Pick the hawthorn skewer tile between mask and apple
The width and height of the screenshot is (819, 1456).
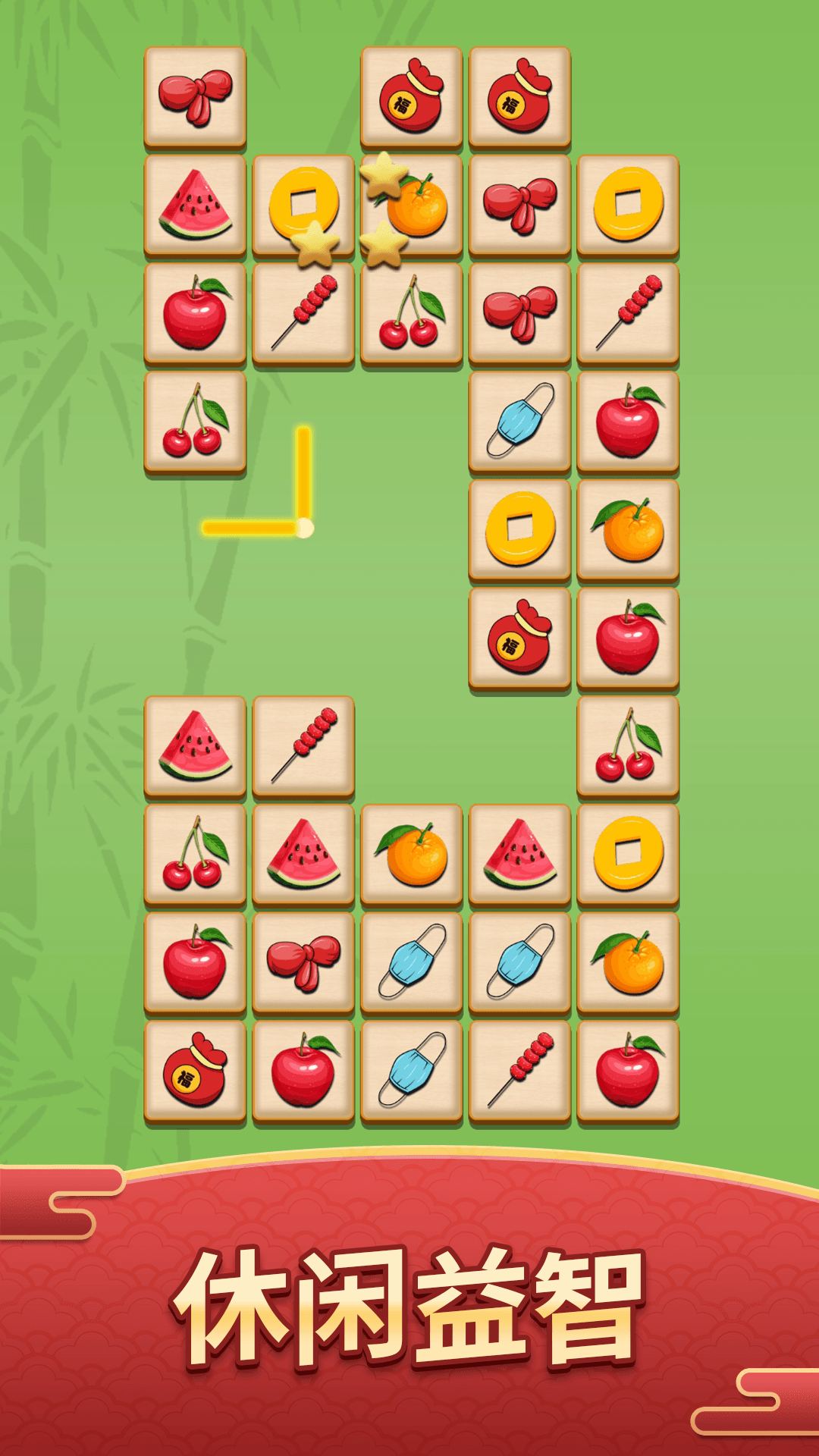[520, 1071]
